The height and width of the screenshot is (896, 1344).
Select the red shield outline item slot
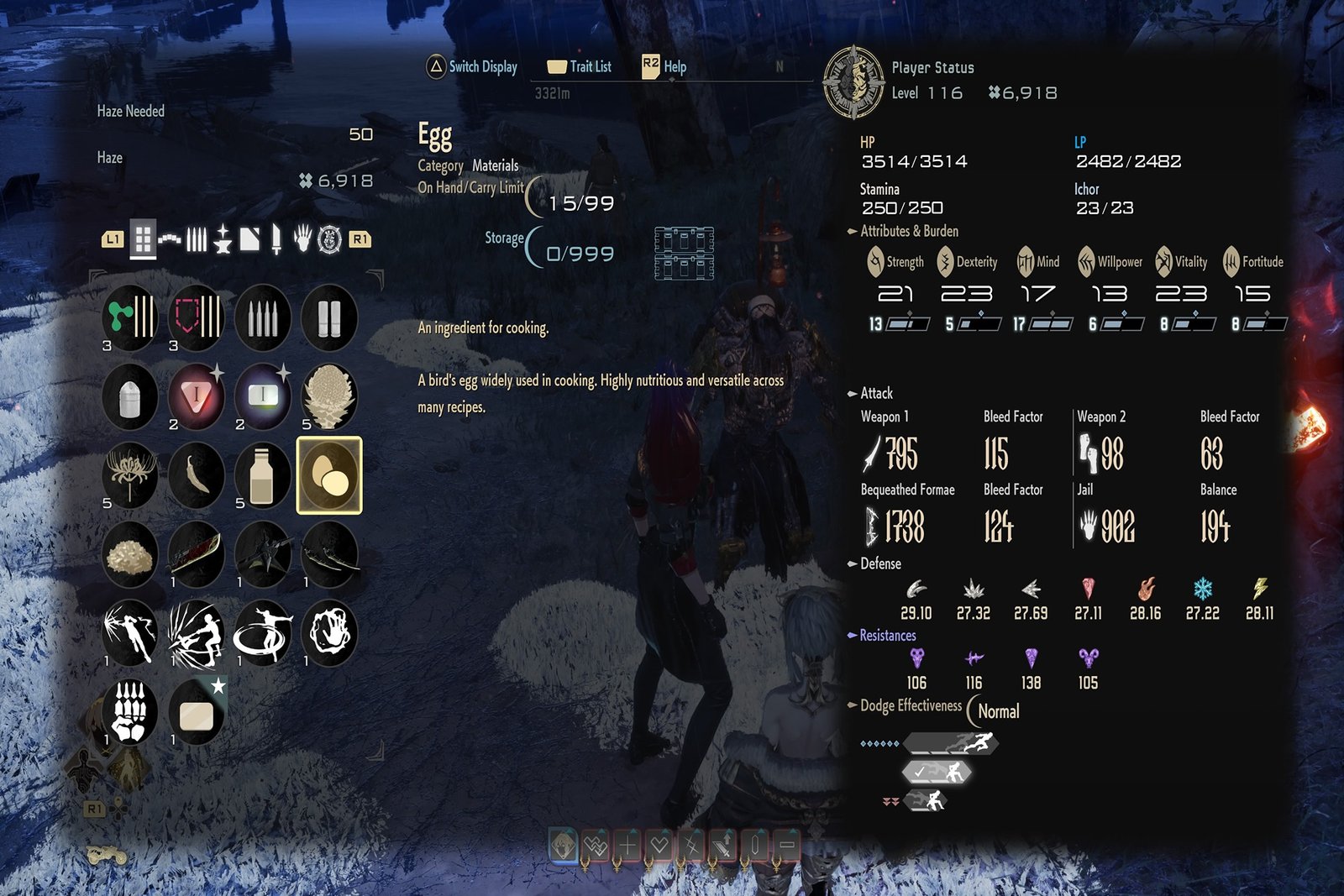(x=196, y=317)
